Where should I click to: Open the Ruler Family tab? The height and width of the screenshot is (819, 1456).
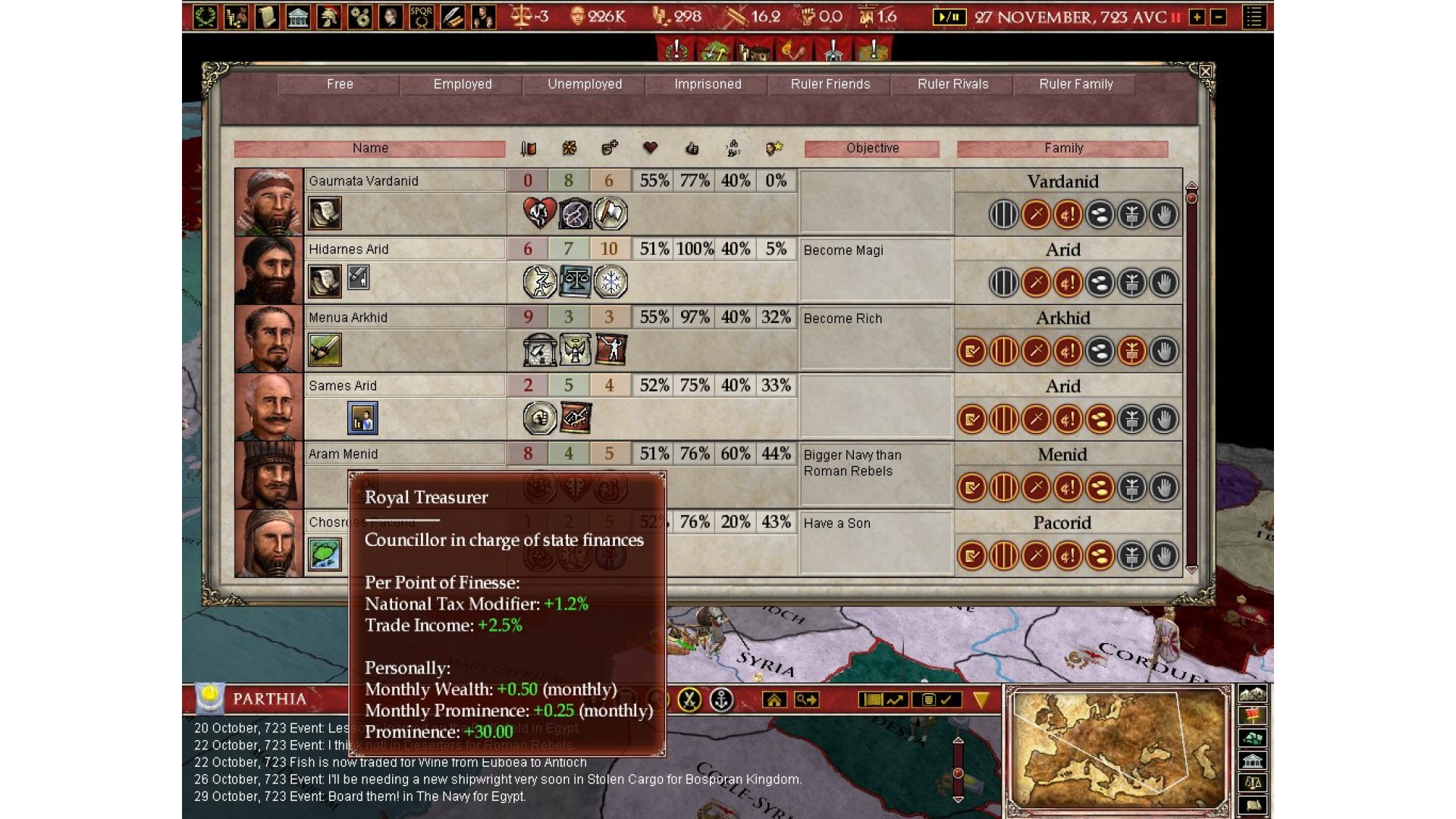(1075, 84)
